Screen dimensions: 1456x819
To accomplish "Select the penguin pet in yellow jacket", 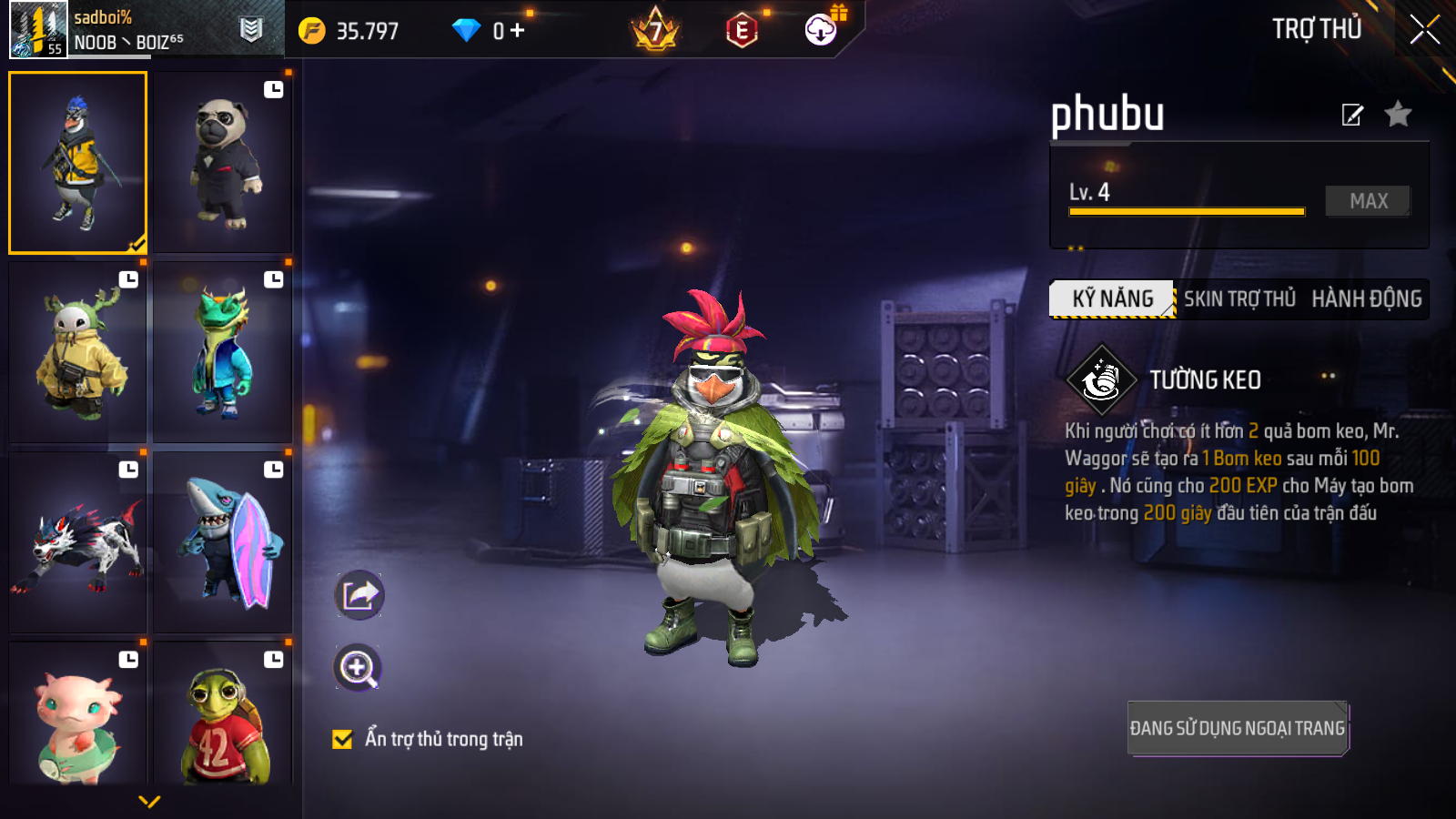I will pyautogui.click(x=78, y=163).
